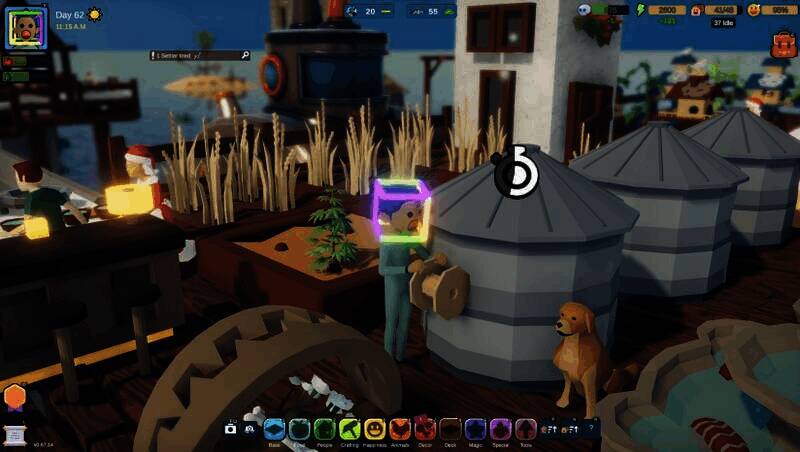Open the red backpack inventory

[782, 43]
